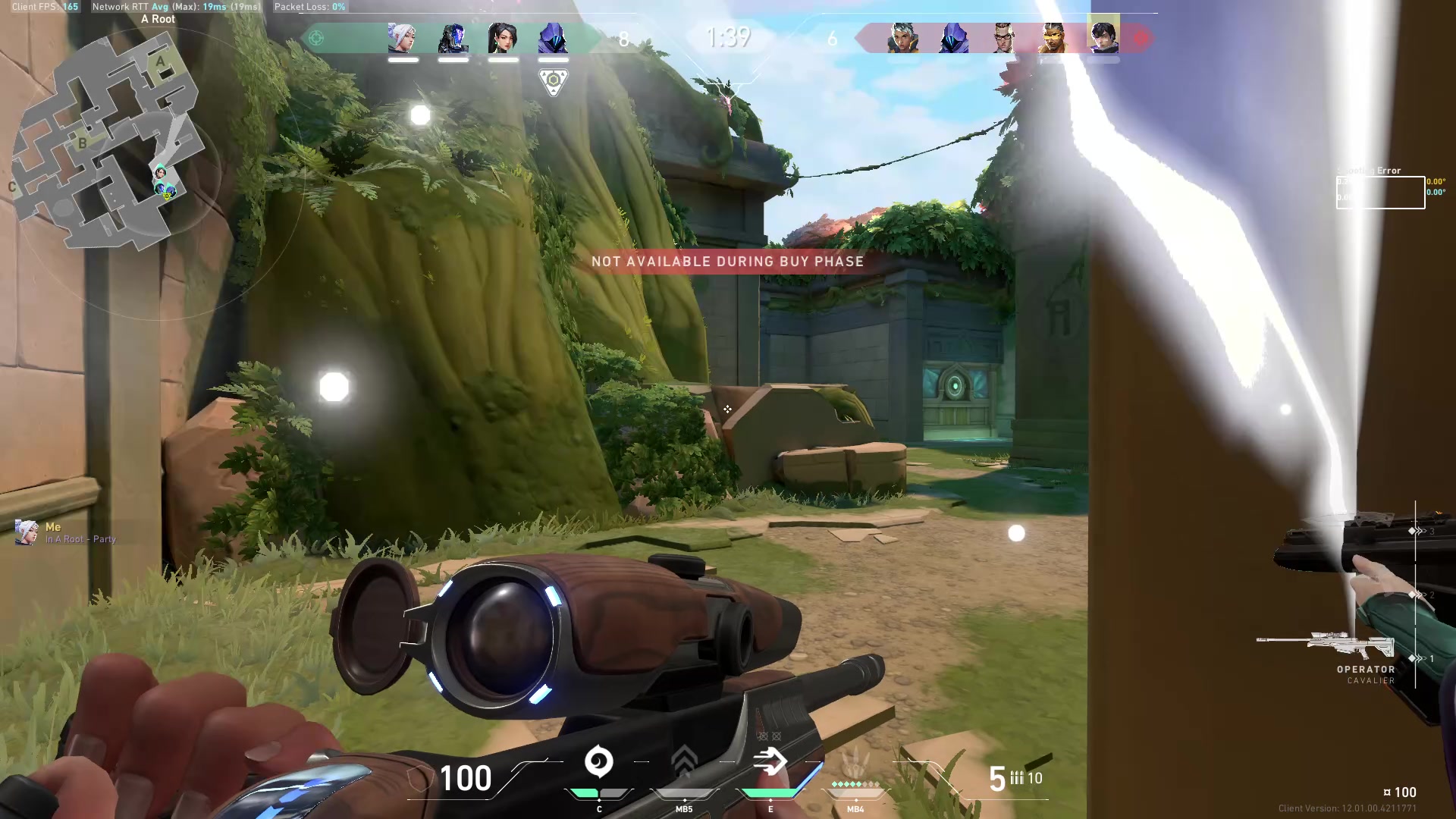The height and width of the screenshot is (819, 1456).
Task: Select allied Jett's portrait in the top bar
Action: tap(402, 38)
